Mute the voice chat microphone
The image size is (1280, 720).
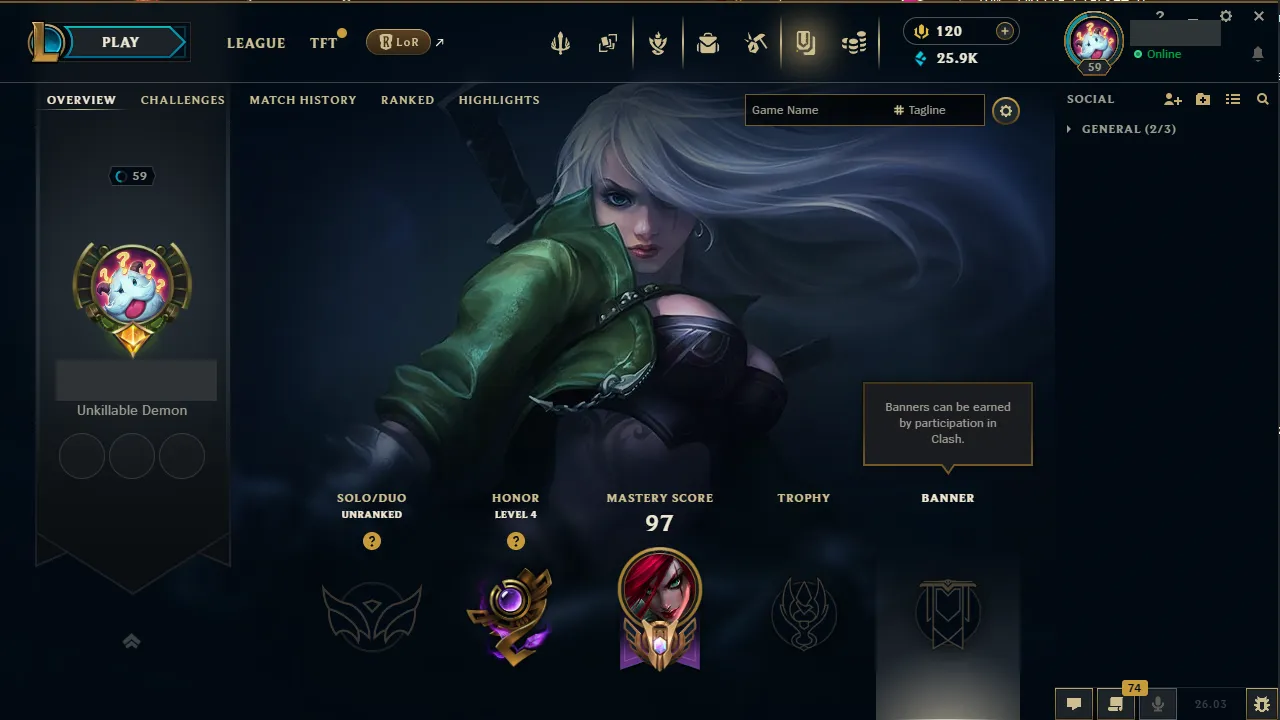coord(1157,704)
